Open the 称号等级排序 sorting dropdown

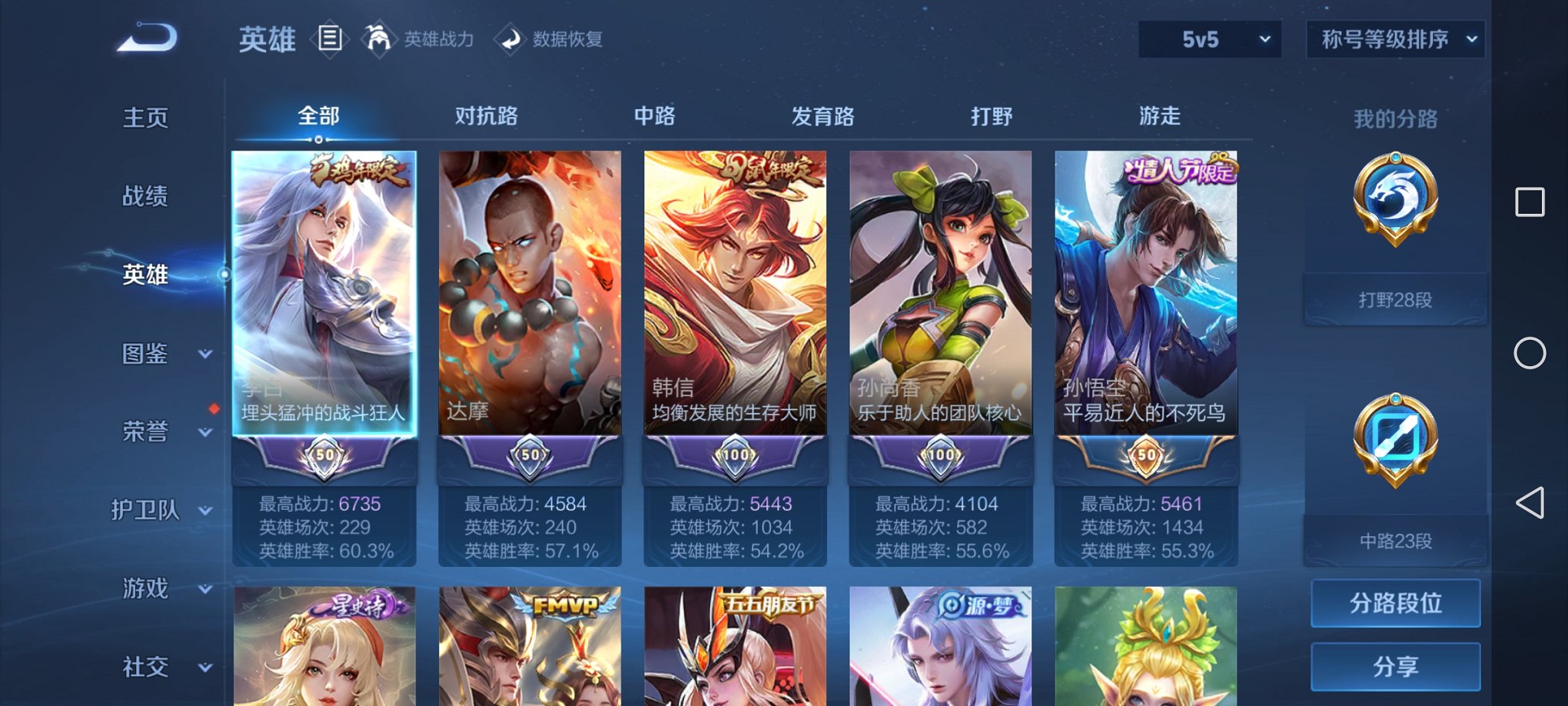click(x=1395, y=38)
